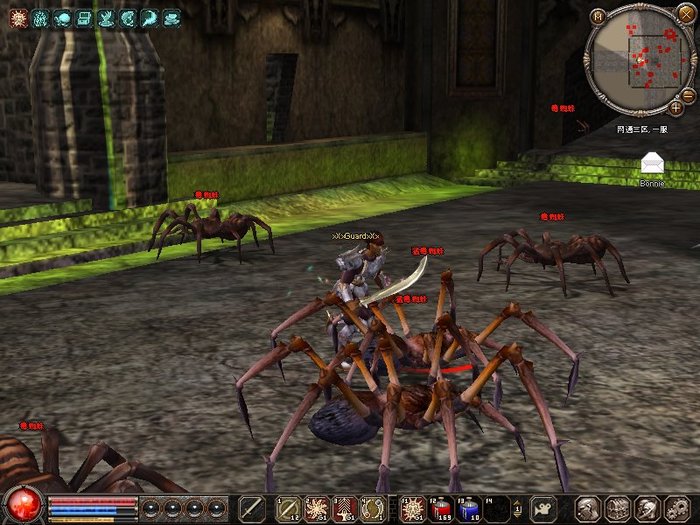Select the teal crescent moon buff icon
This screenshot has height=525, width=700.
(128, 17)
